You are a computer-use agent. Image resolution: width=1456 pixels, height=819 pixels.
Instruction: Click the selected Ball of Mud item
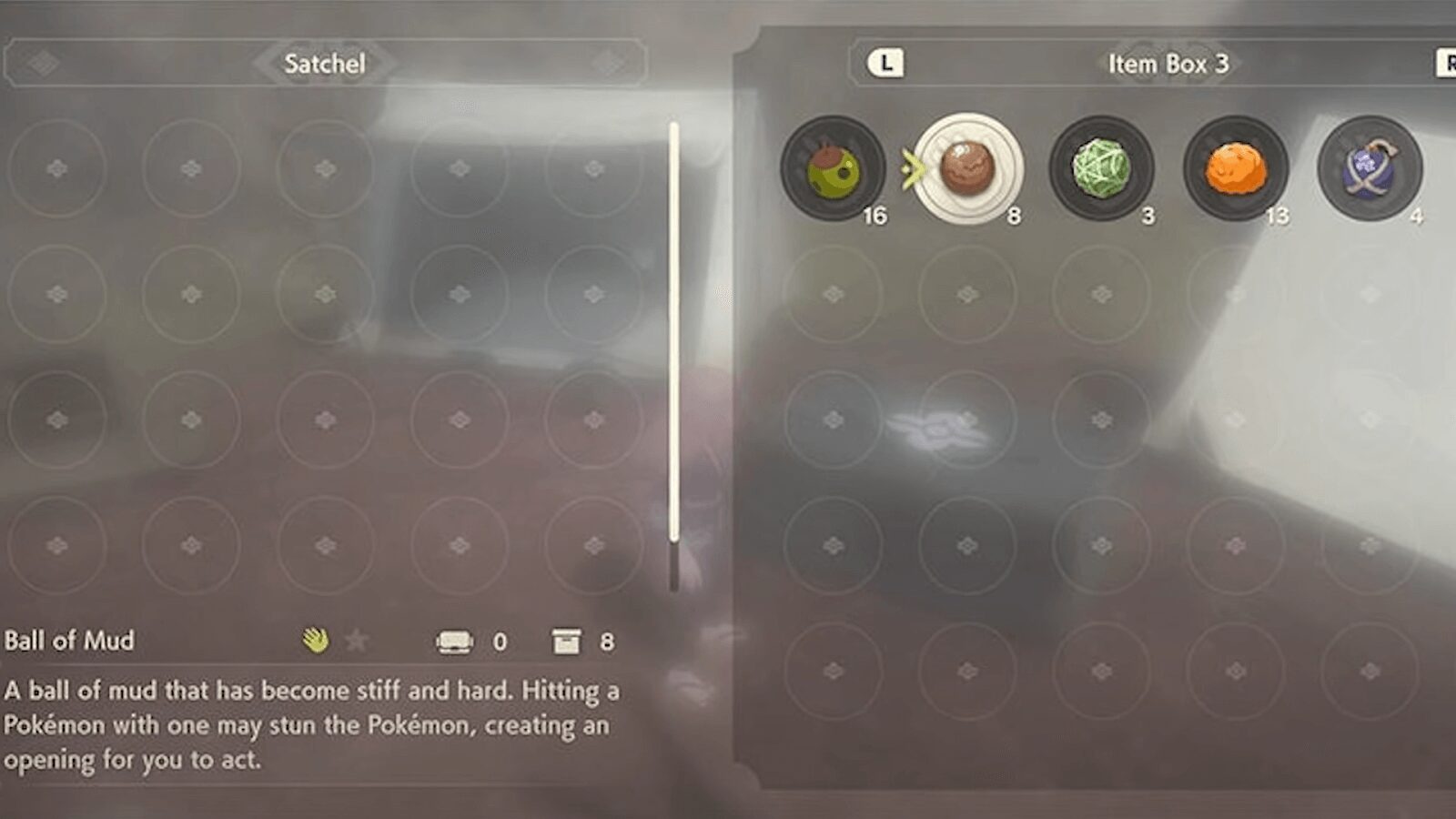[x=969, y=168]
